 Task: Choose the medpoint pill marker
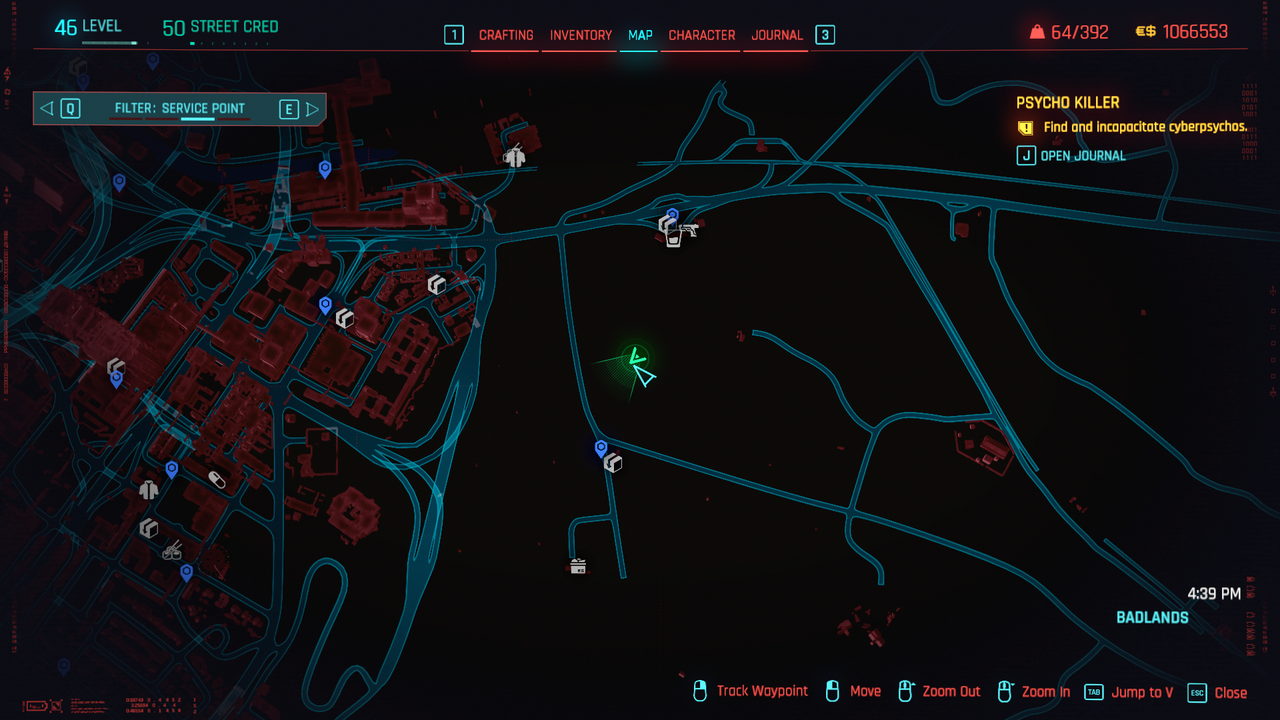(x=216, y=481)
